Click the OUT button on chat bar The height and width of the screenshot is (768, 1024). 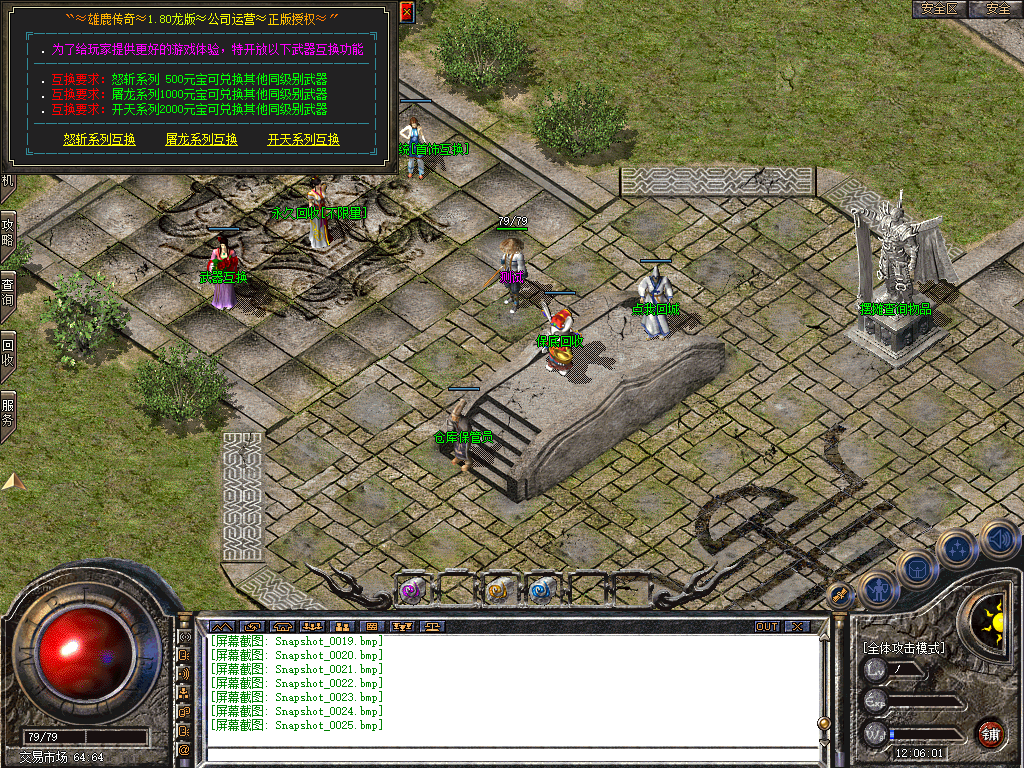767,627
